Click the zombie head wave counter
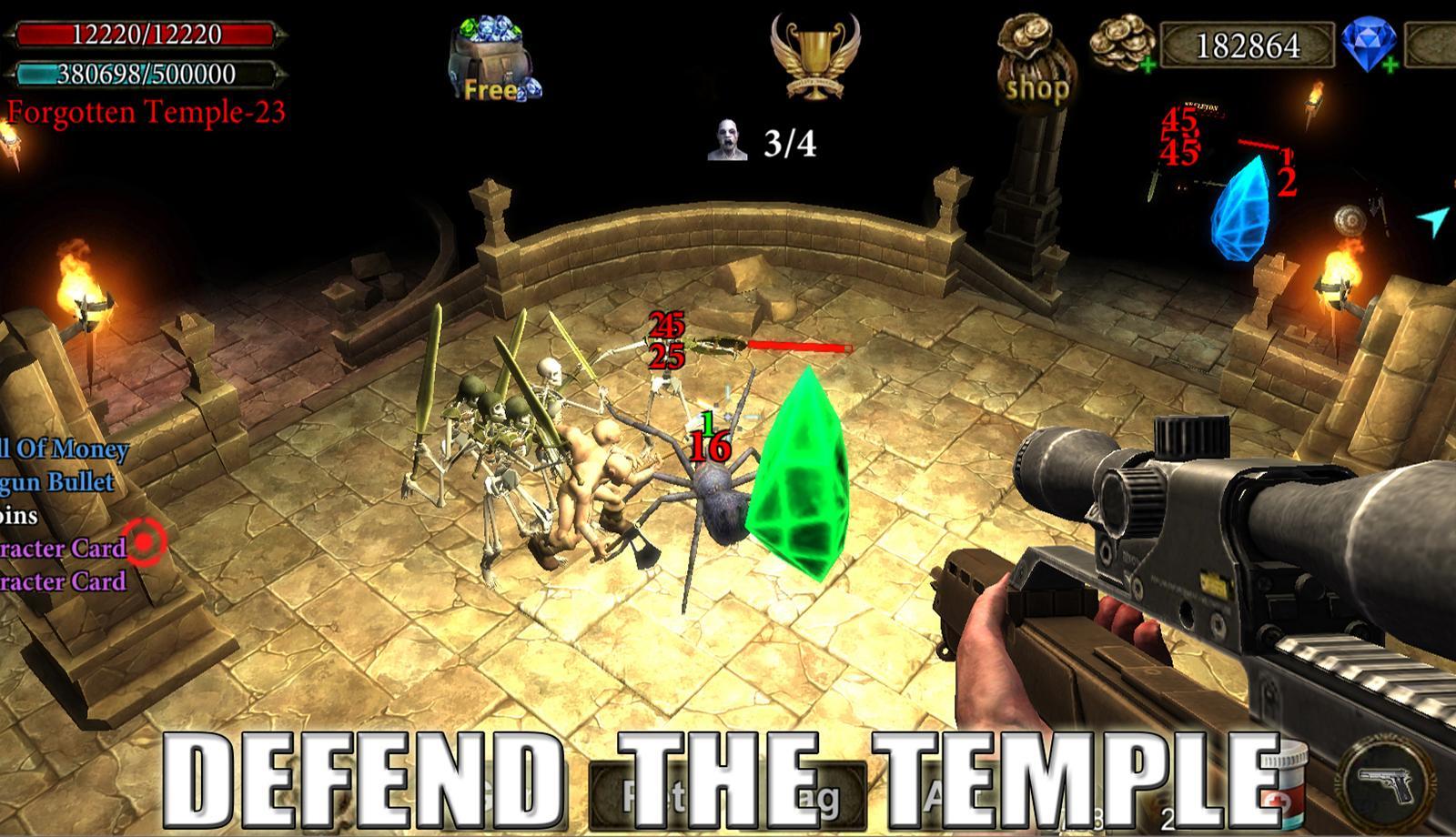 pos(728,141)
